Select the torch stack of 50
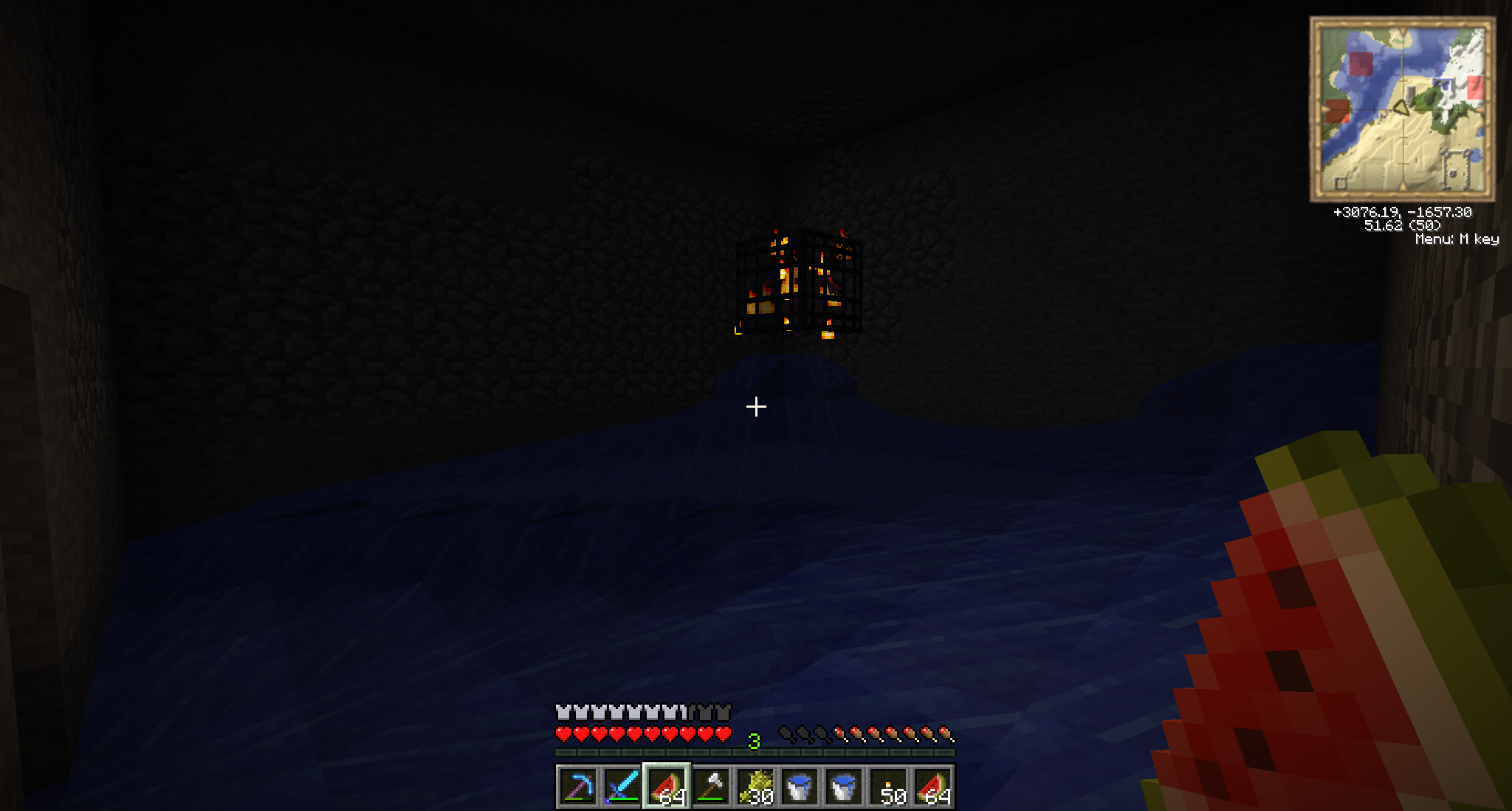 click(x=888, y=787)
